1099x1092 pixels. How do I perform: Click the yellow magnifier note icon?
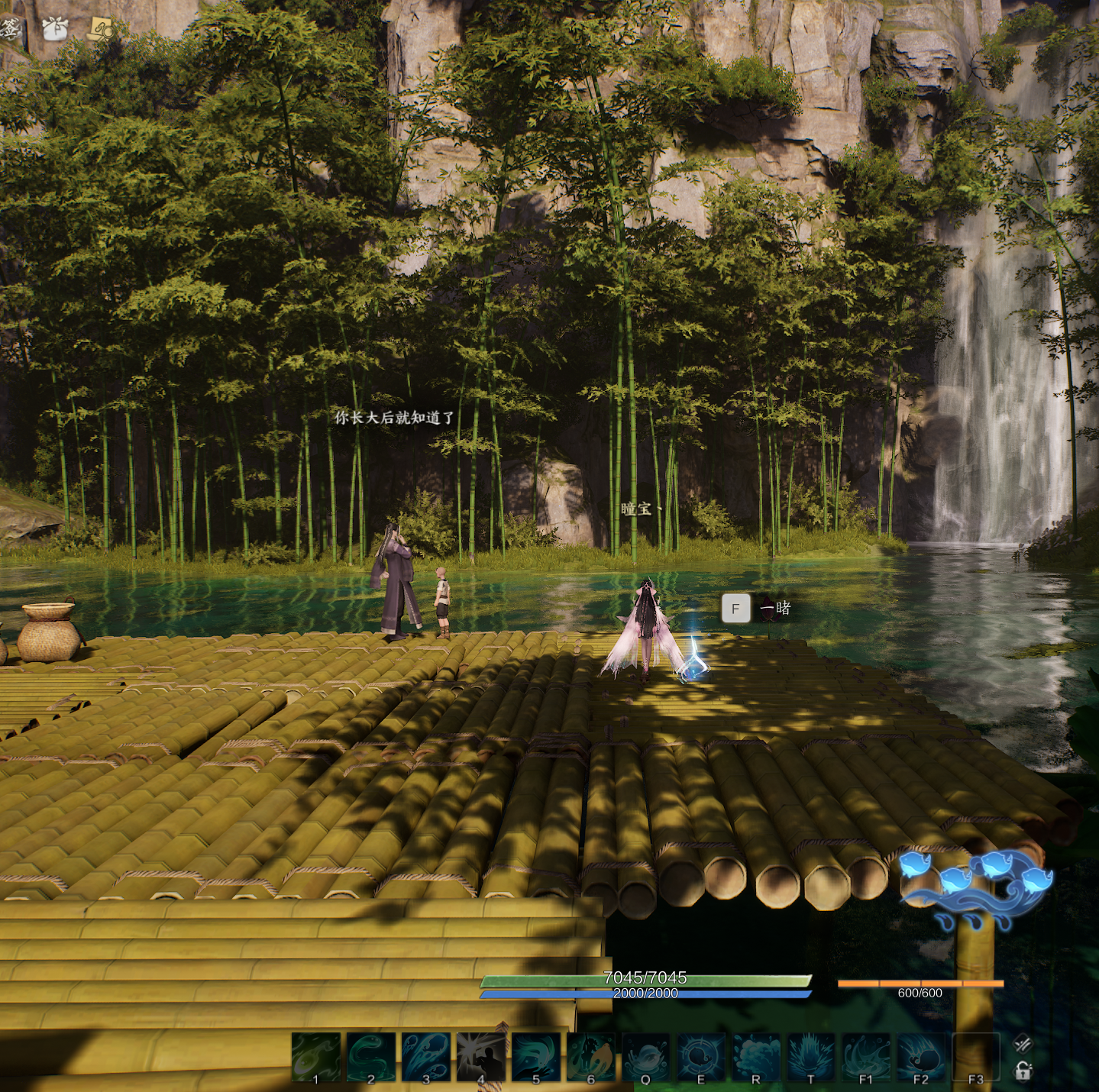(x=100, y=29)
